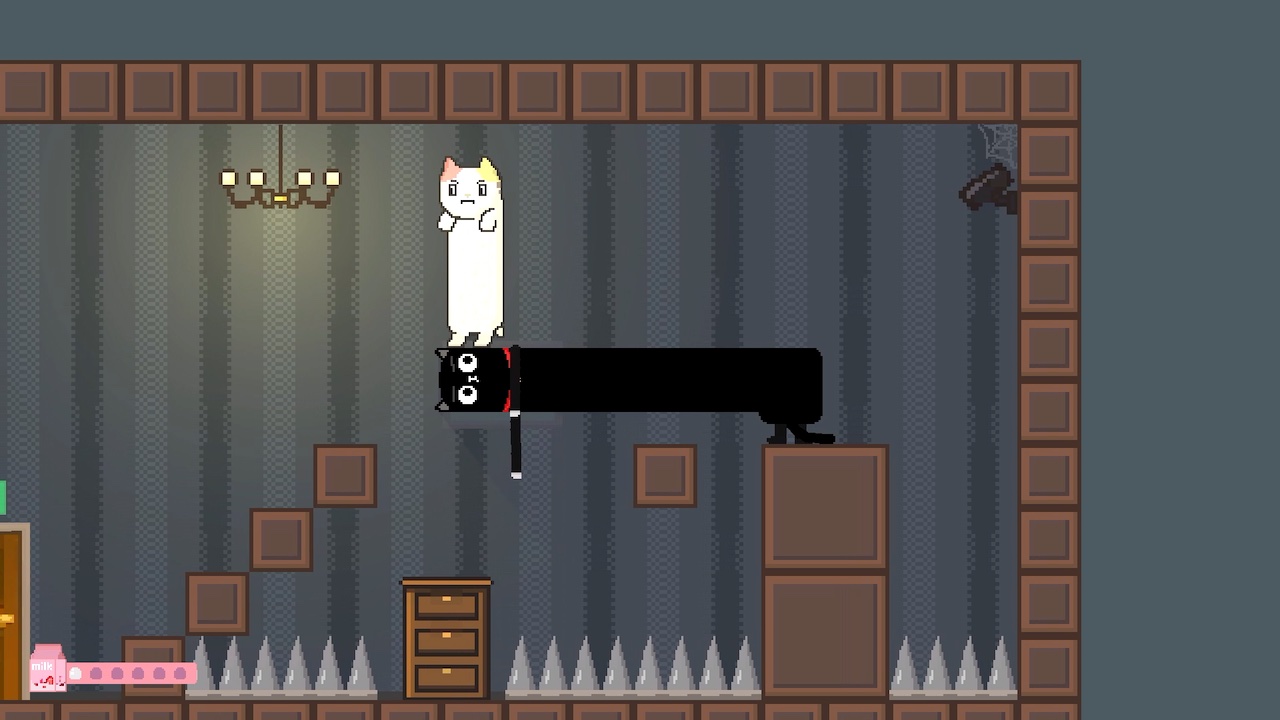Click the green marker on the left edge
This screenshot has width=1280, height=720.
(4, 495)
